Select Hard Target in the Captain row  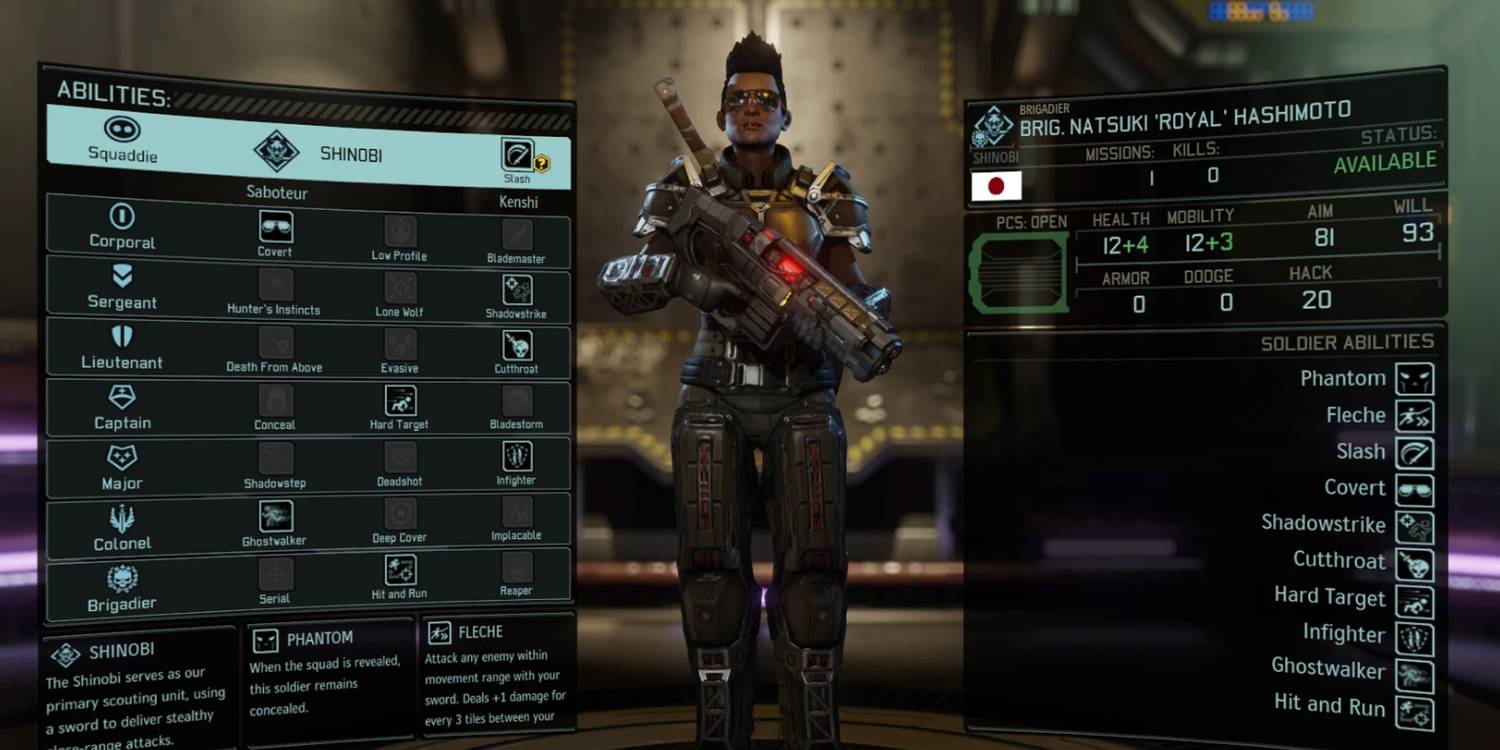[x=399, y=402]
